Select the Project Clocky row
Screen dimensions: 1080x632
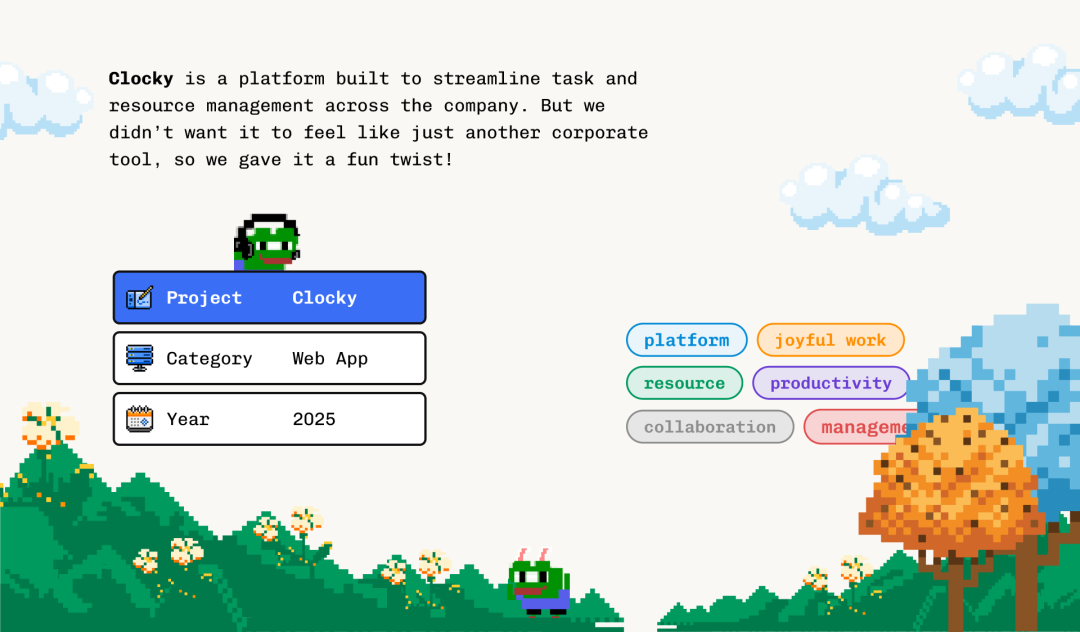point(269,298)
